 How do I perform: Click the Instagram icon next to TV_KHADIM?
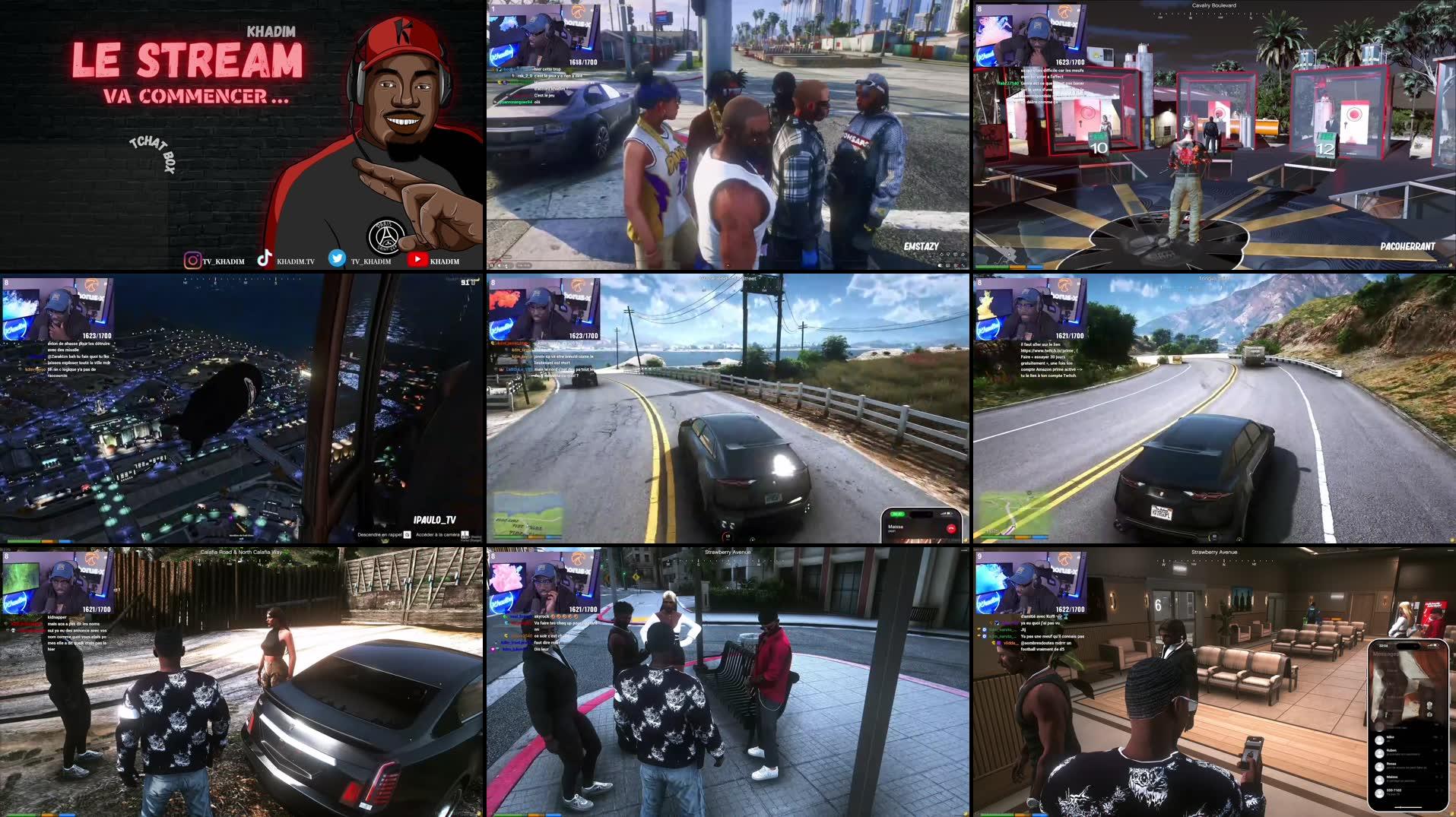pos(192,260)
